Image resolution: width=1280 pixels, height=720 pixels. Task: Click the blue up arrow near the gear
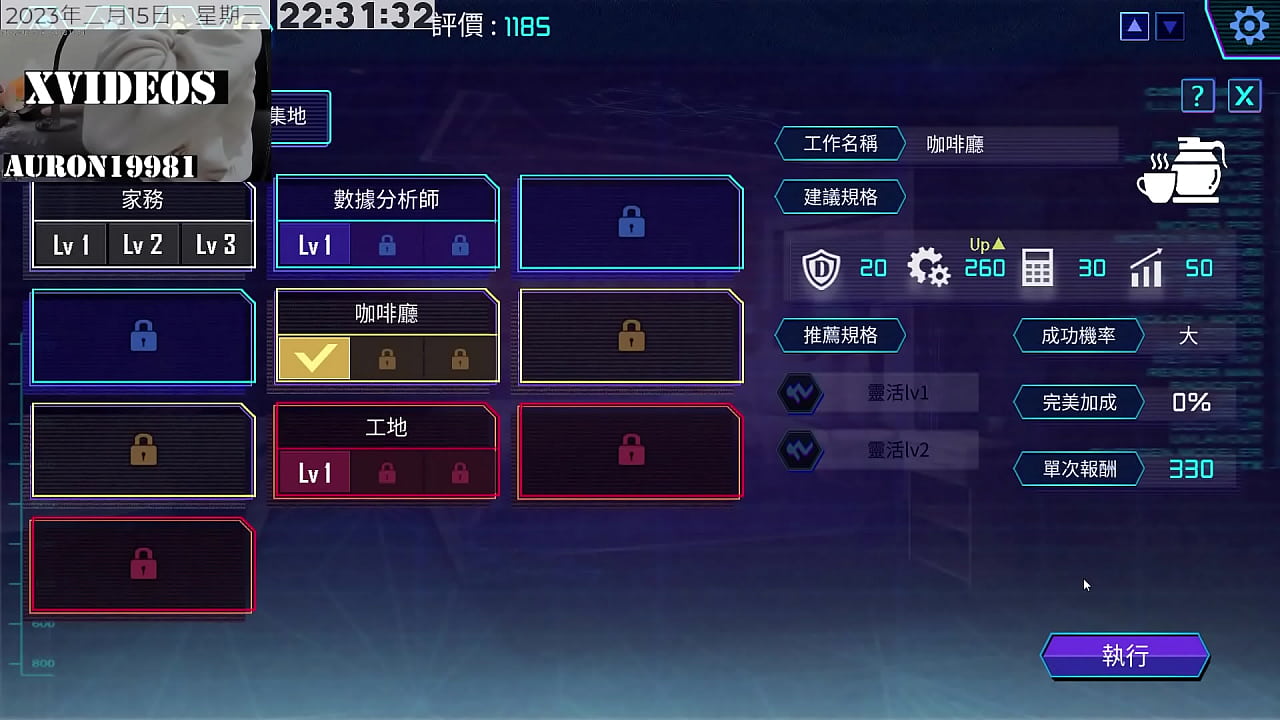1133,26
